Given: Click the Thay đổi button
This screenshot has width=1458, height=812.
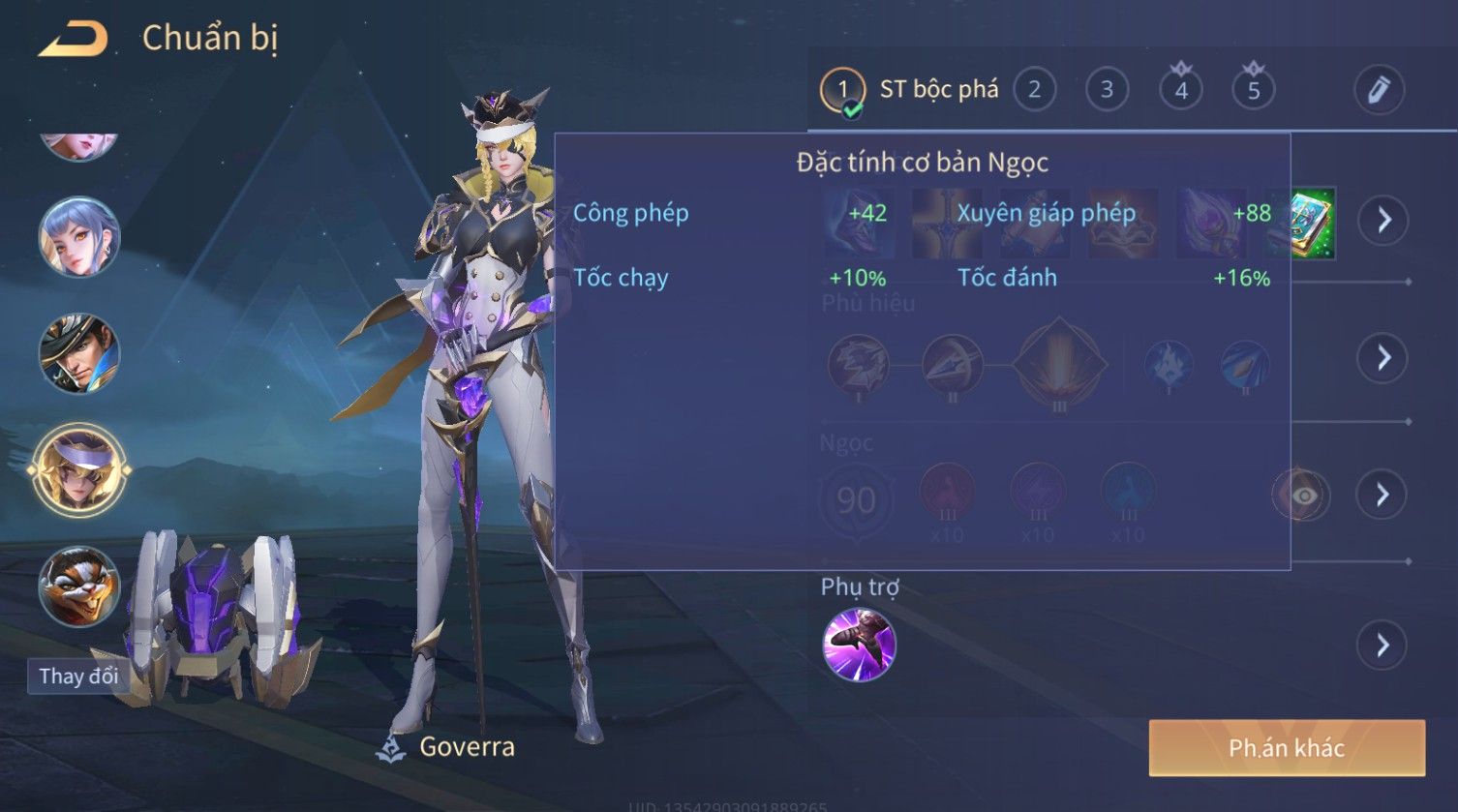Looking at the screenshot, I should (x=78, y=676).
